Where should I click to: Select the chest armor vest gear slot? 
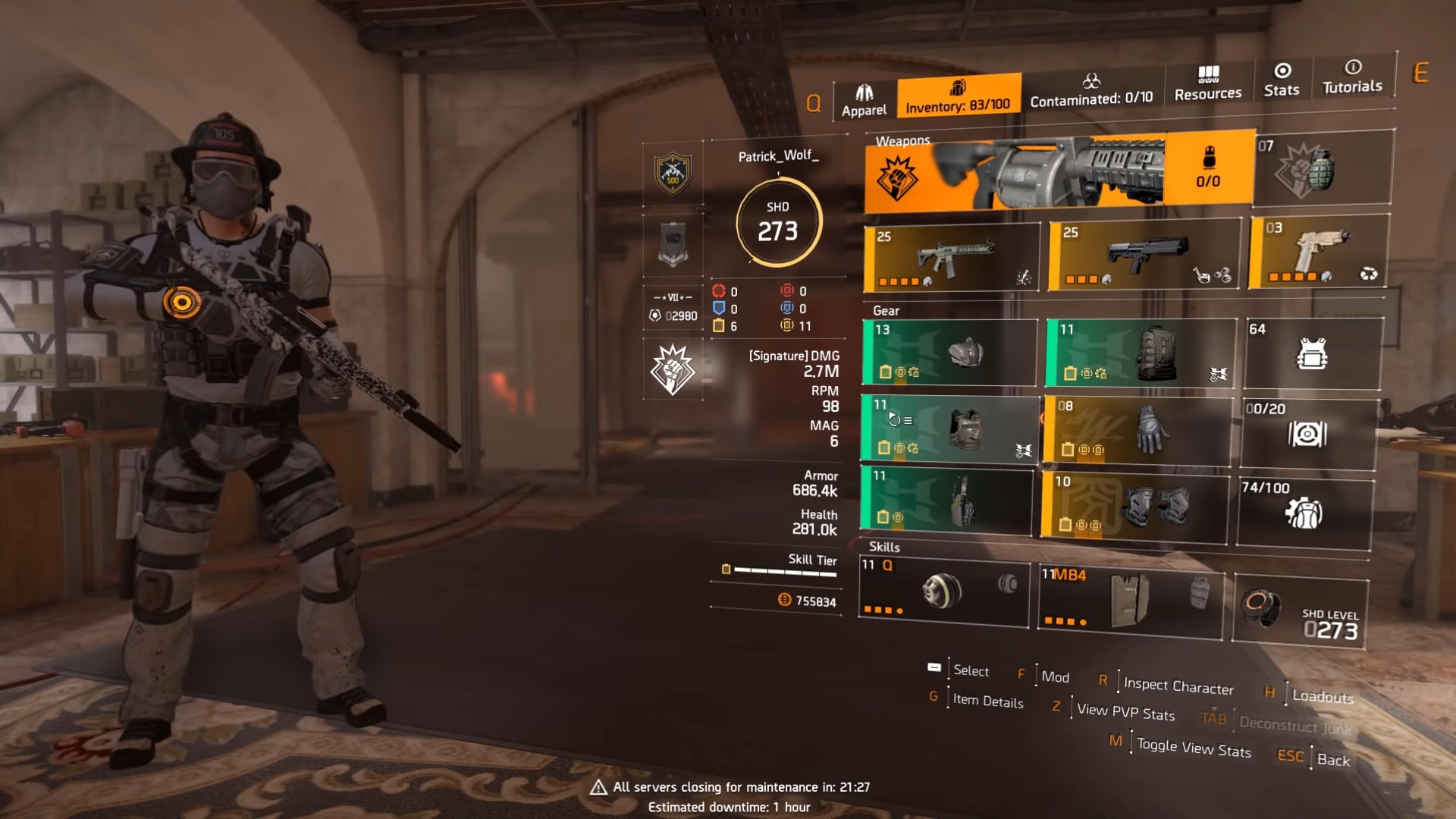click(x=950, y=429)
